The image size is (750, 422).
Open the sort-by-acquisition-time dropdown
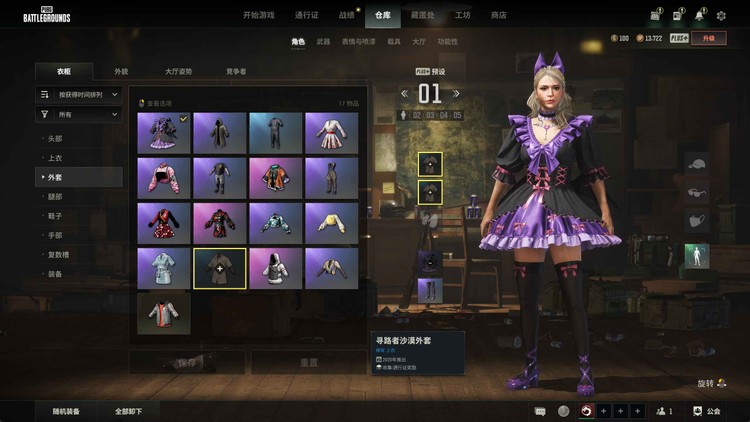tap(79, 94)
